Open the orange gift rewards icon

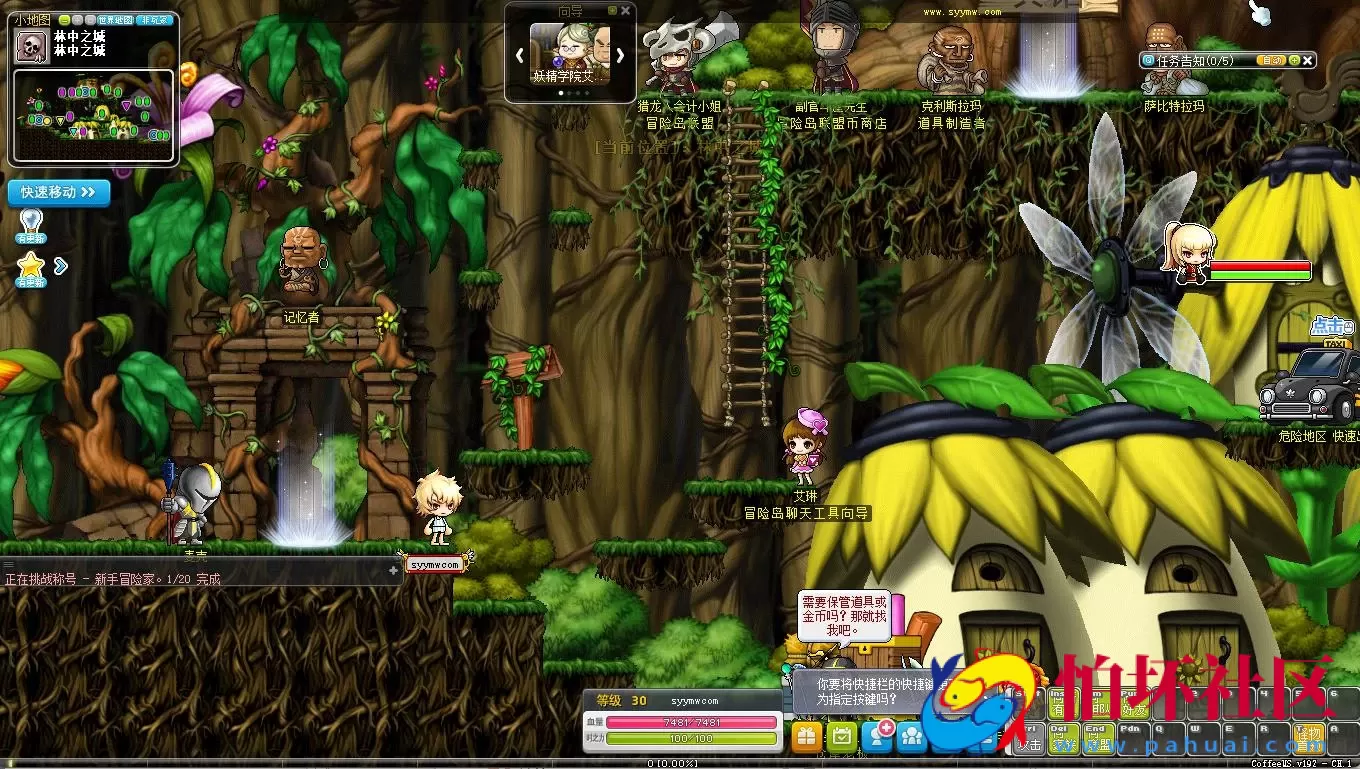806,735
